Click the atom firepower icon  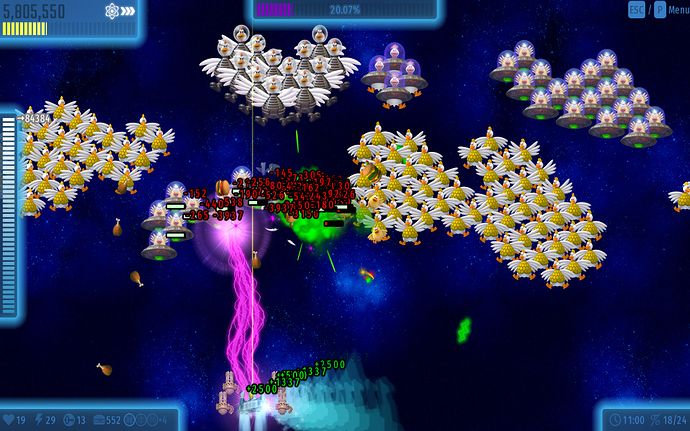coord(112,12)
